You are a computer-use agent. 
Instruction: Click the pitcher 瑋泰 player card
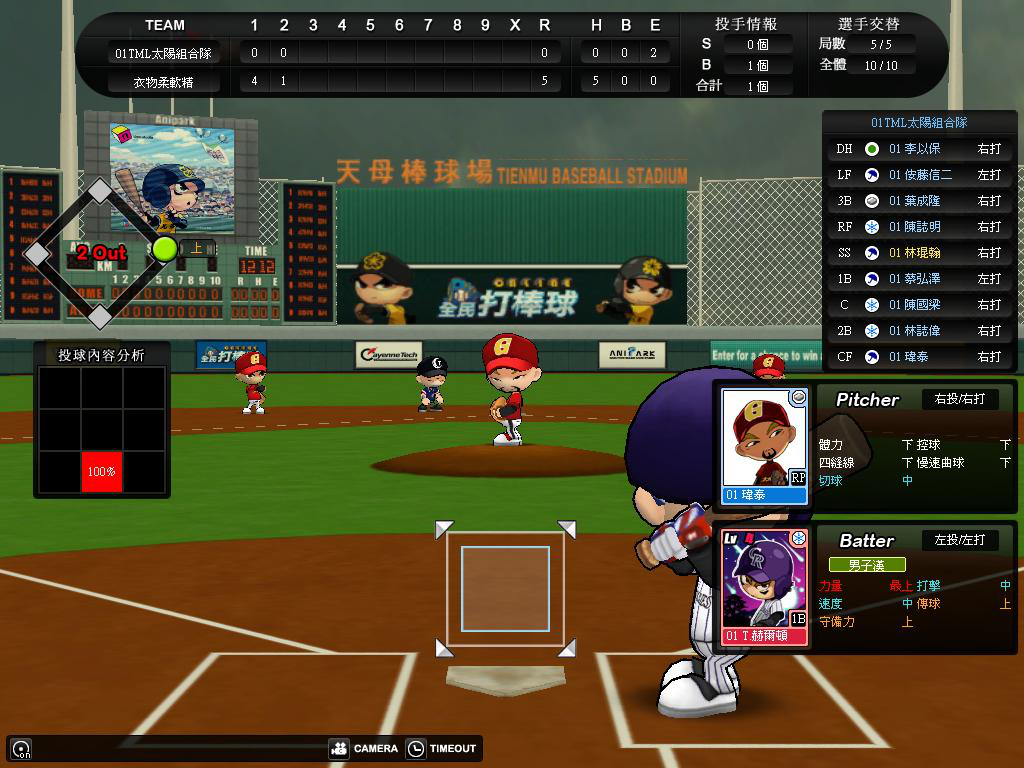point(765,445)
